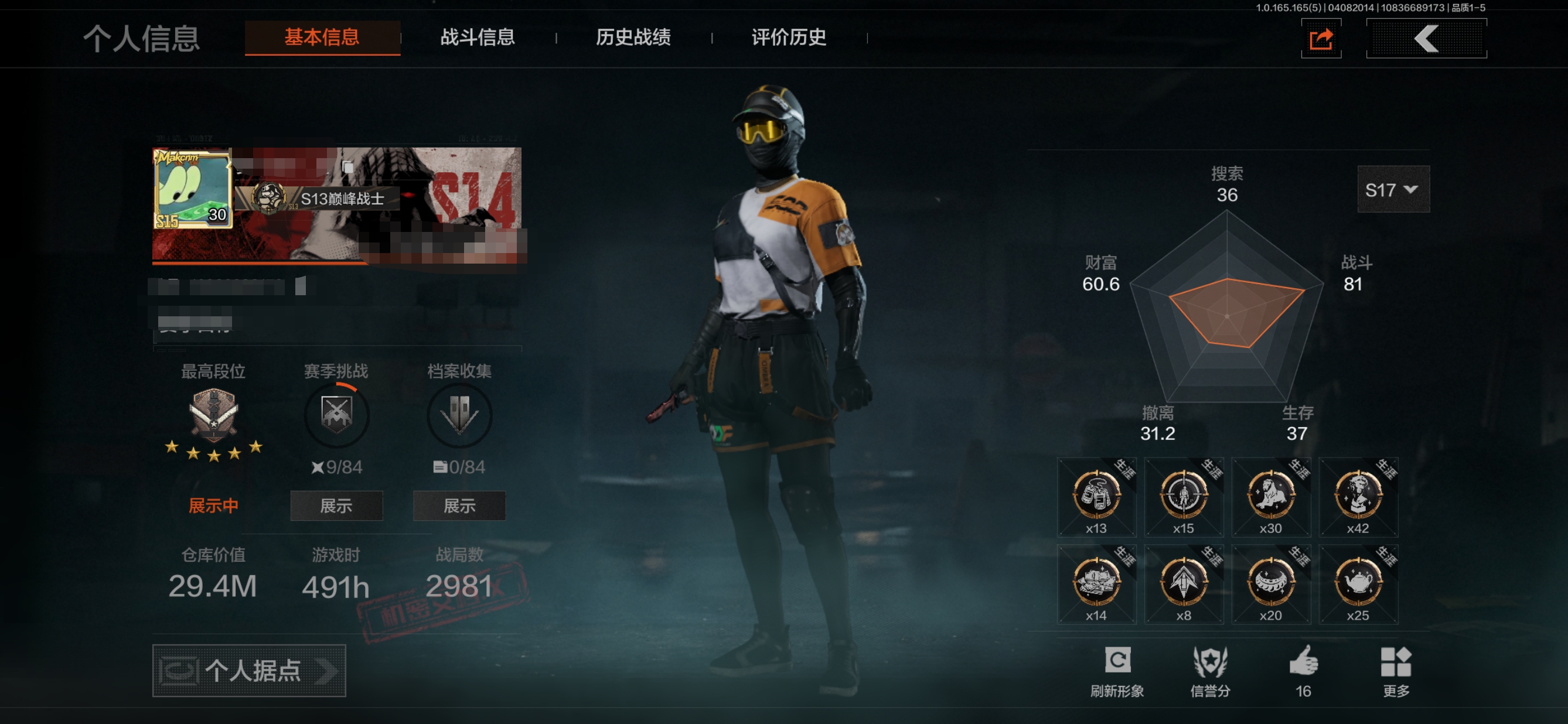Show the 赛季挑战 badge

pyautogui.click(x=336, y=506)
